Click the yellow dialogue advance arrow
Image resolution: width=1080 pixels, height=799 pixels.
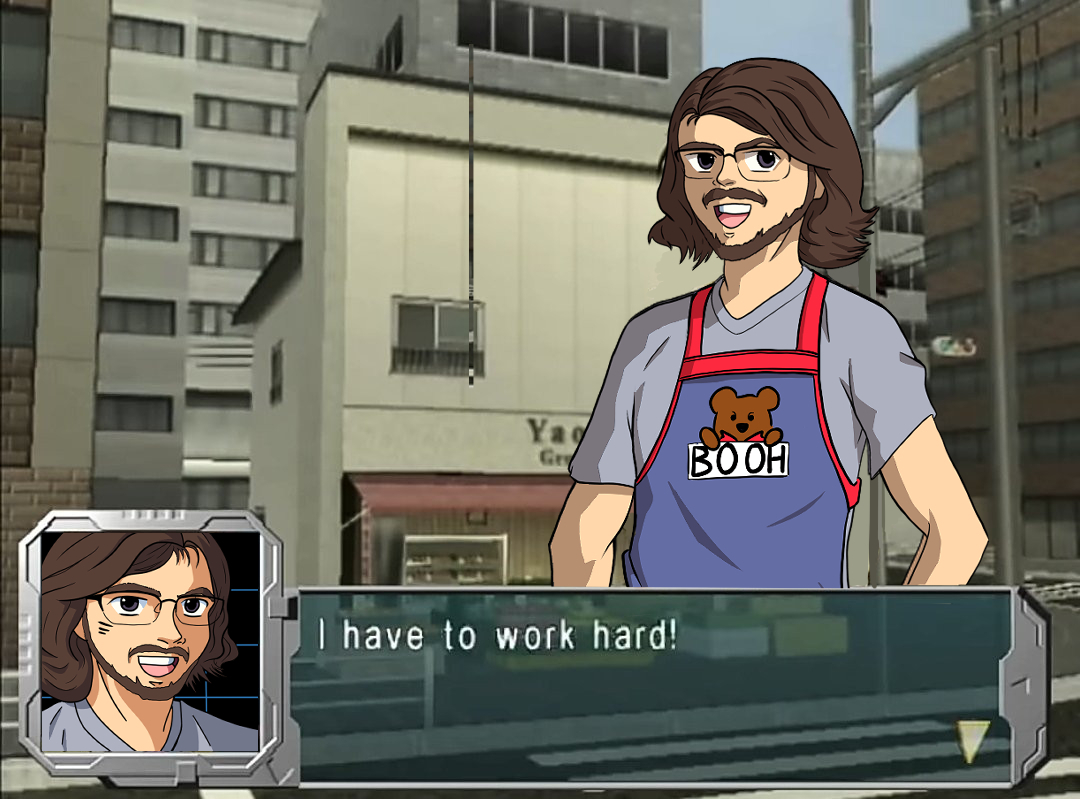coord(972,740)
